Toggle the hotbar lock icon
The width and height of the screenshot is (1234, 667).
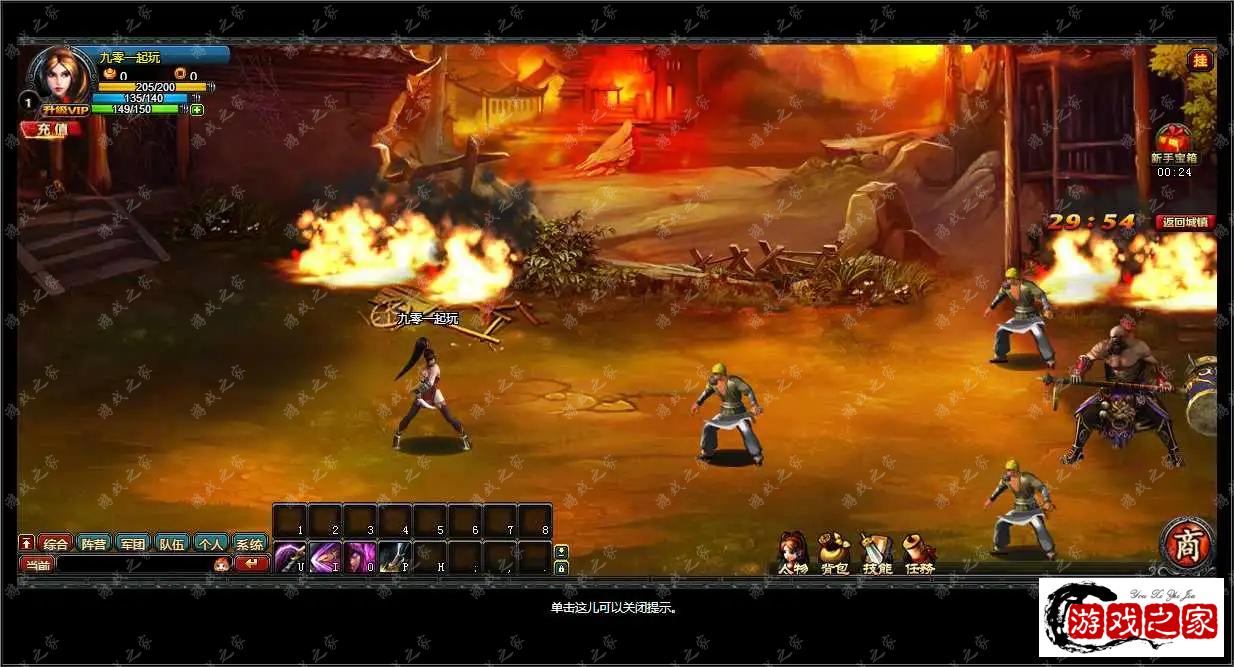(561, 568)
